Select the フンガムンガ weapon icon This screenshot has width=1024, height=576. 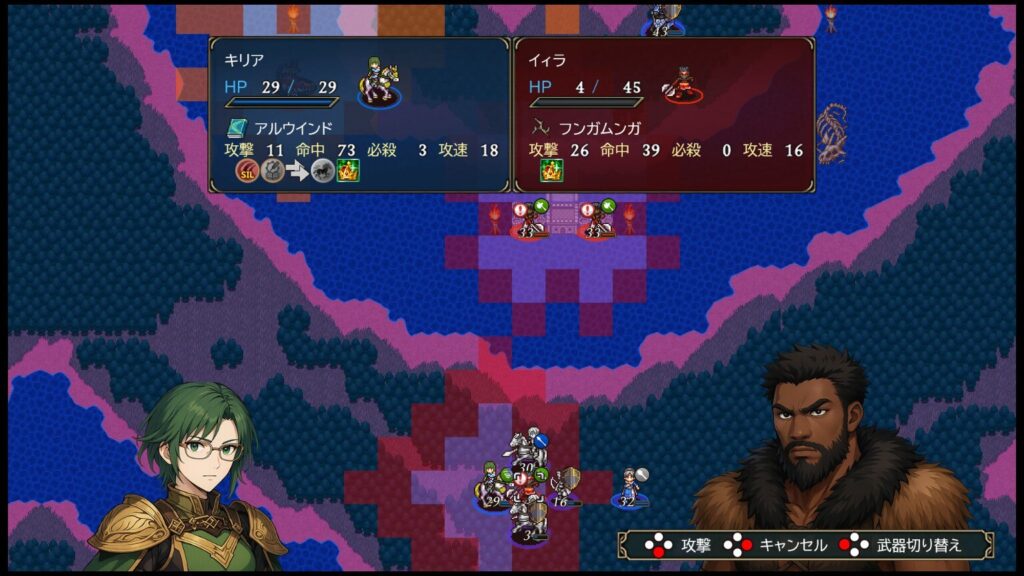[x=541, y=128]
